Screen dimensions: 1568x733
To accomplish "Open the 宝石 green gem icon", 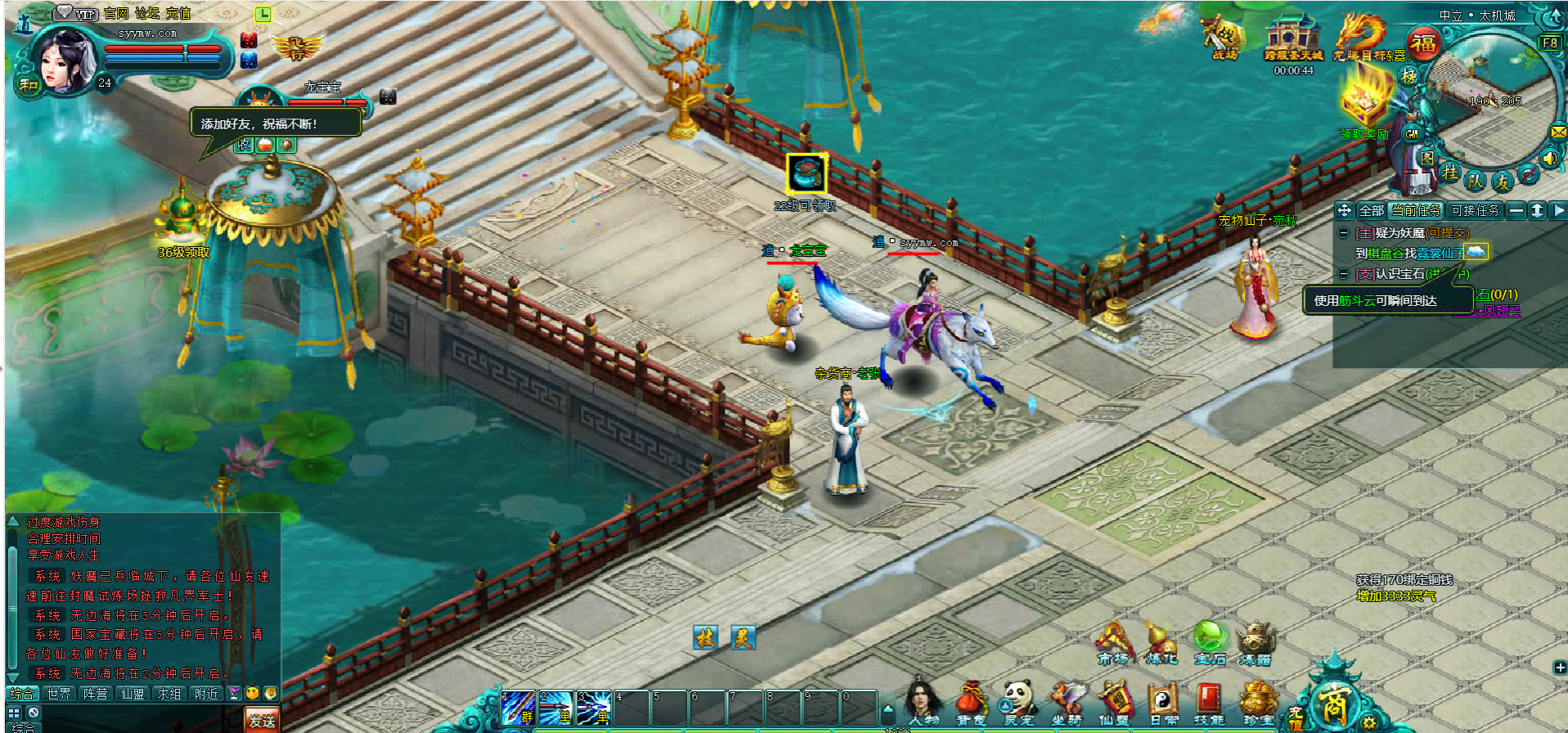I will point(1210,643).
